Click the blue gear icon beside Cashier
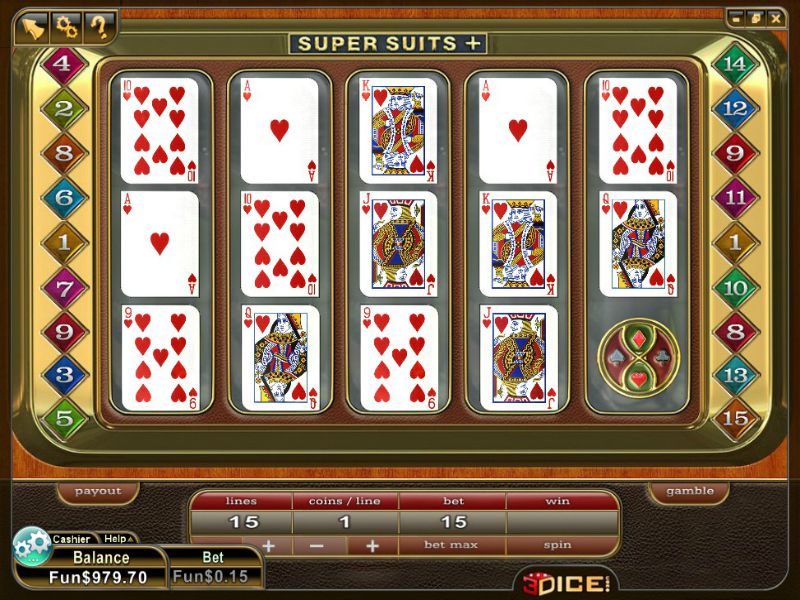The image size is (800, 600). coord(31,543)
